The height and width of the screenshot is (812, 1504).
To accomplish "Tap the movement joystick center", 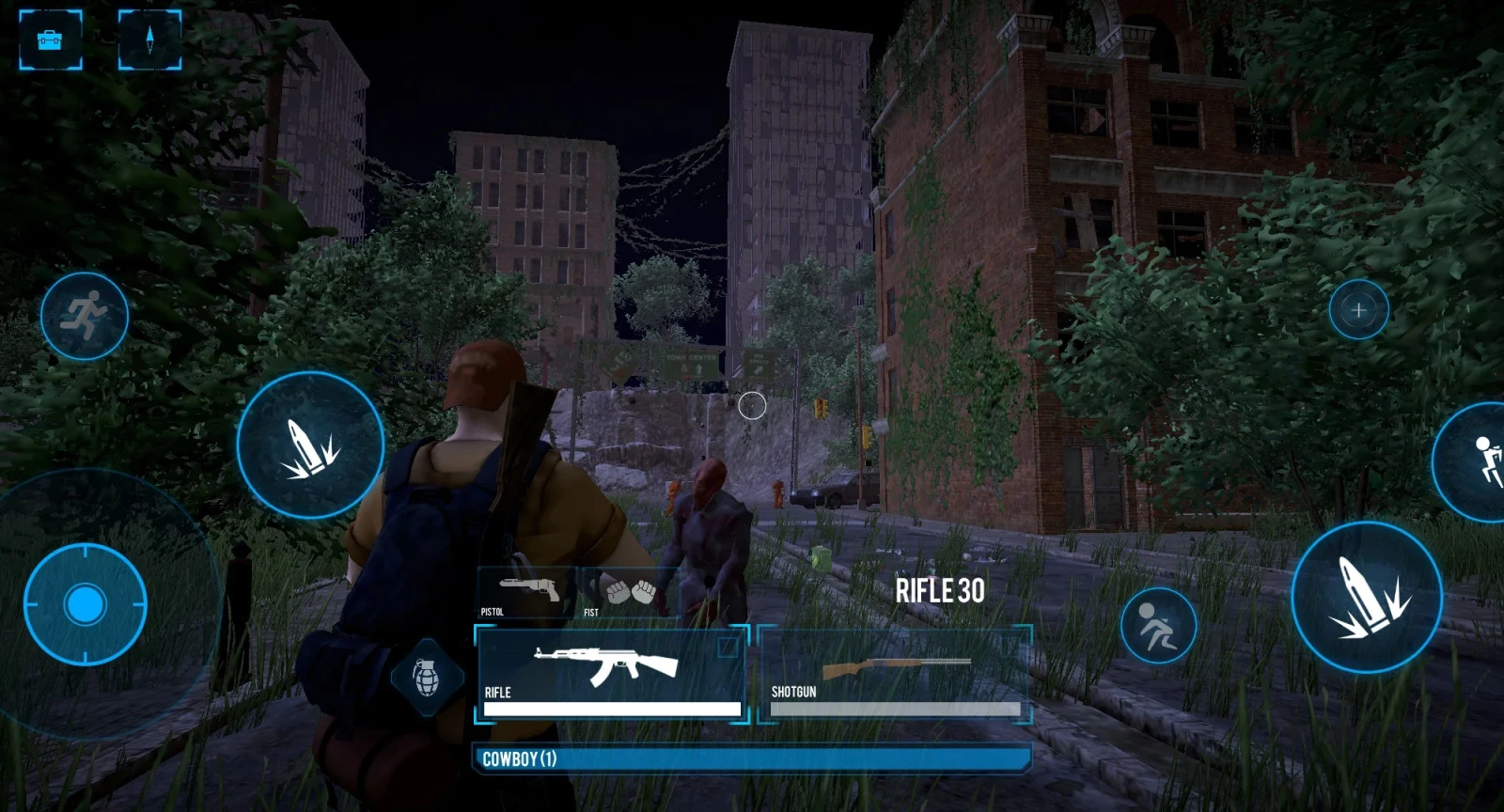I will [85, 604].
